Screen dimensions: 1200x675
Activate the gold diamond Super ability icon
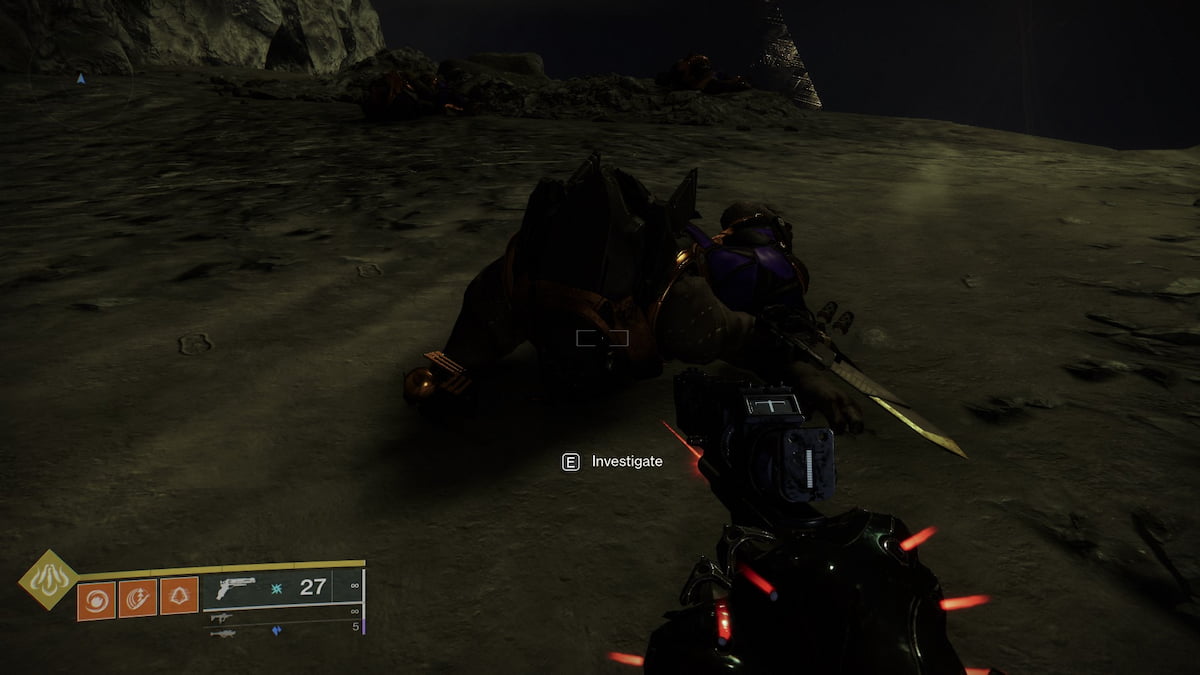(48, 579)
